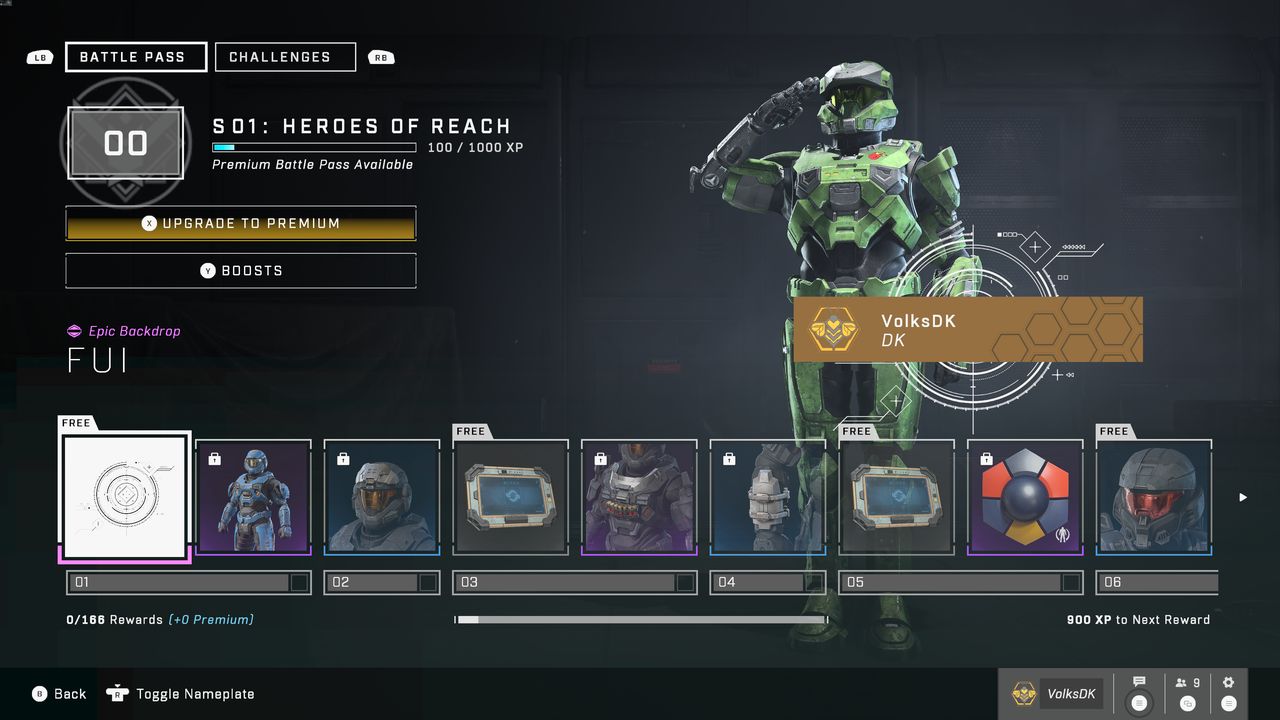The image size is (1280, 720).
Task: Pick the locked chest armor reward
Action: pyautogui.click(x=639, y=497)
